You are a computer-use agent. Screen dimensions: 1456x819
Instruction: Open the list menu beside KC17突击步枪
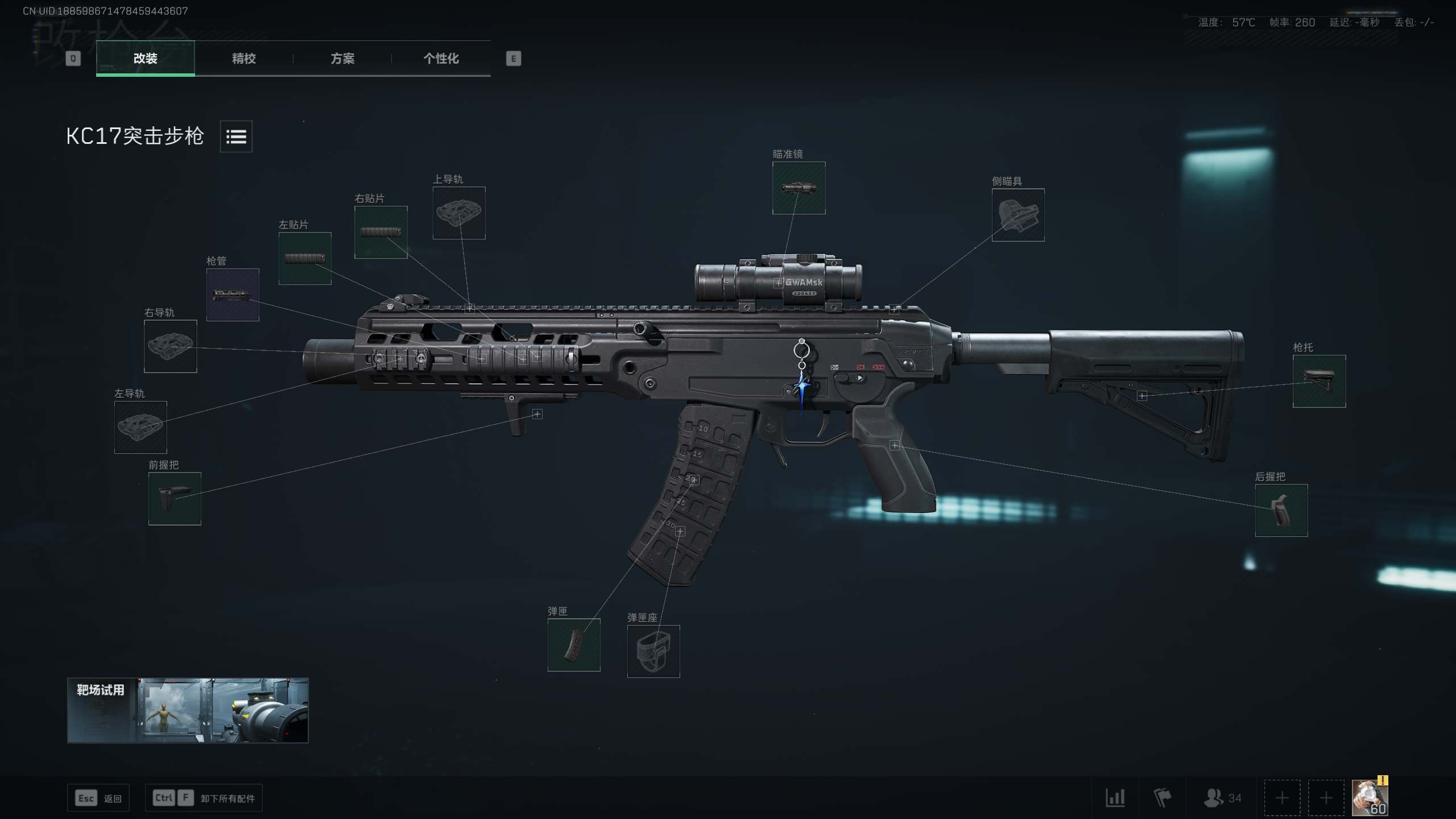[x=236, y=136]
